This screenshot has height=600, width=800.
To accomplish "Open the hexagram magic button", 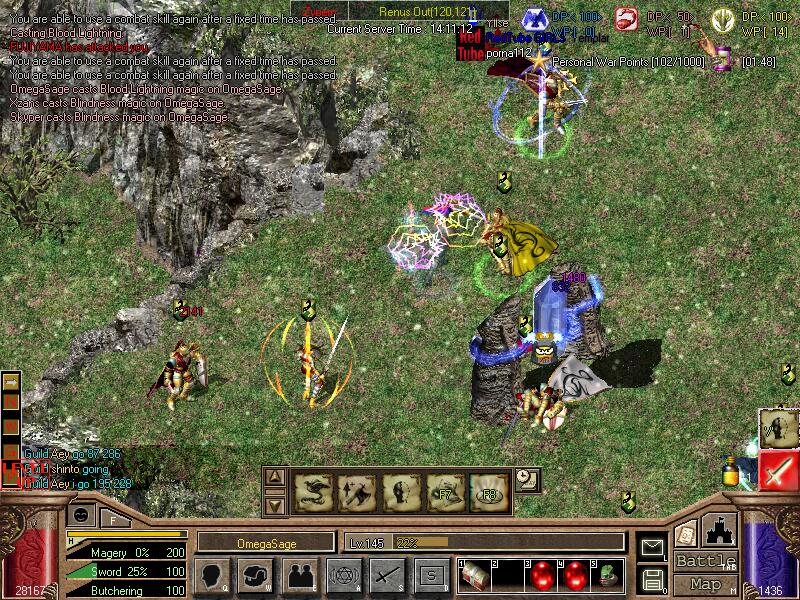I will click(343, 575).
